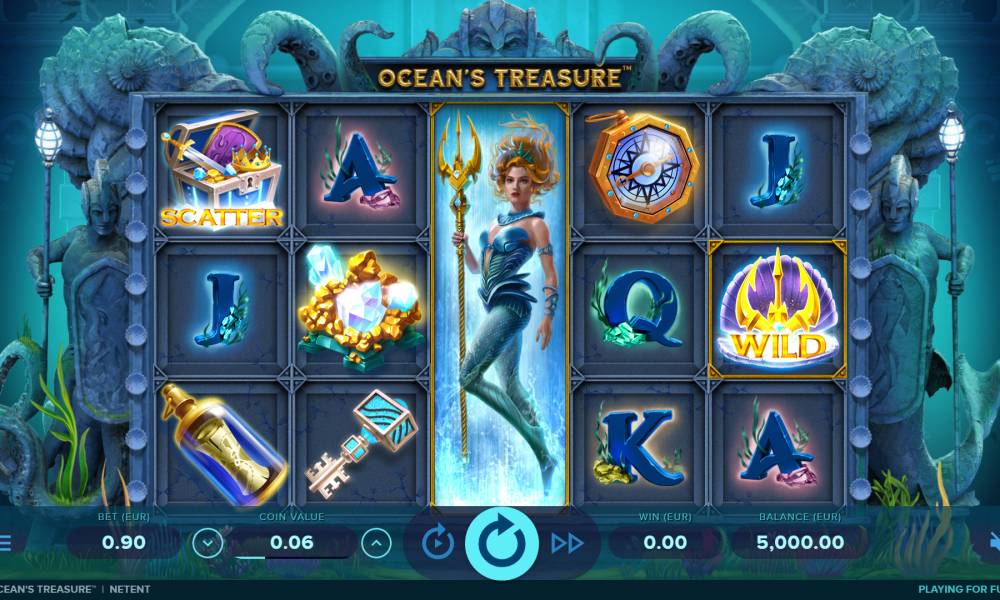
Task: Open the hamburger game menu
Action: coord(5,543)
